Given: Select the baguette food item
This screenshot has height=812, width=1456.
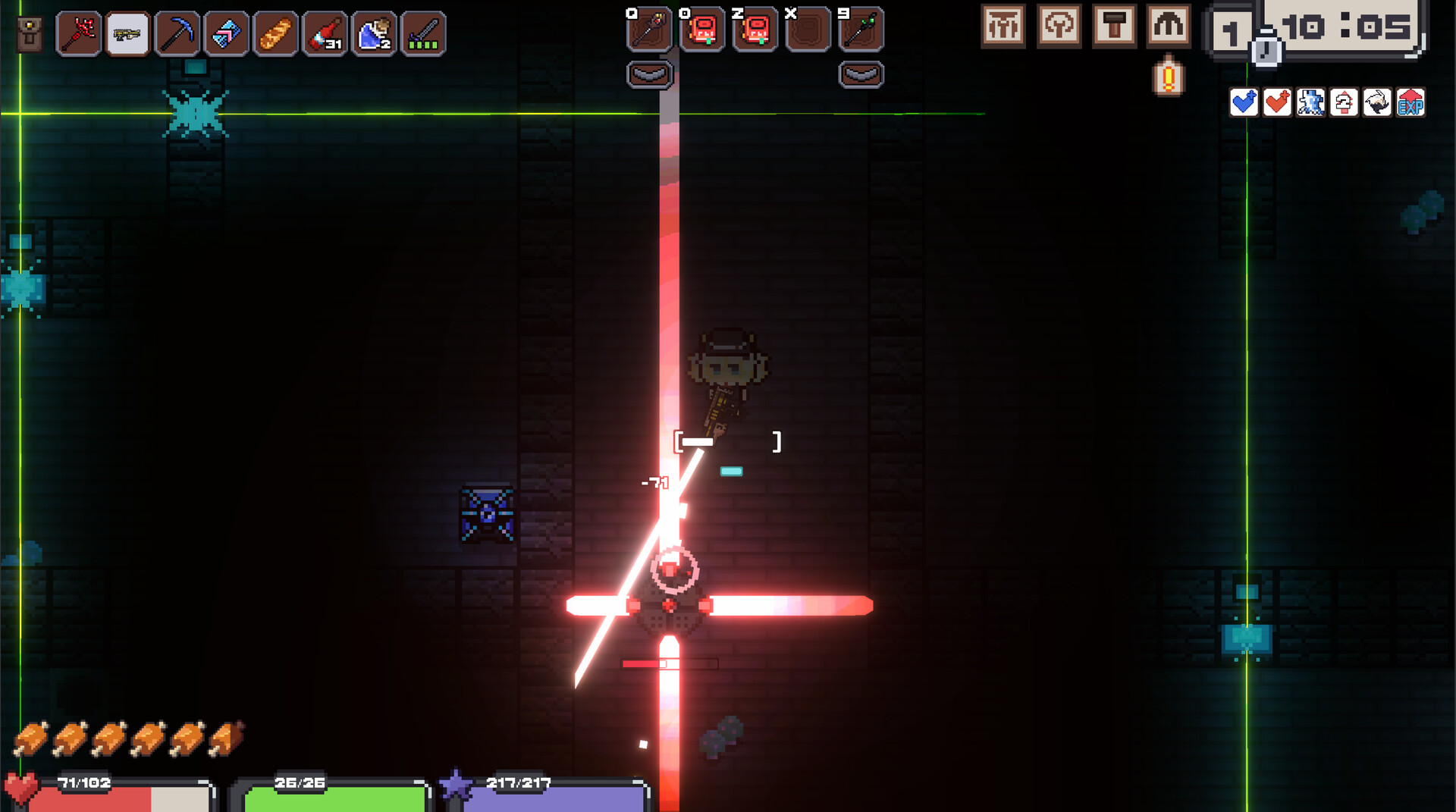Looking at the screenshot, I should pos(277,33).
